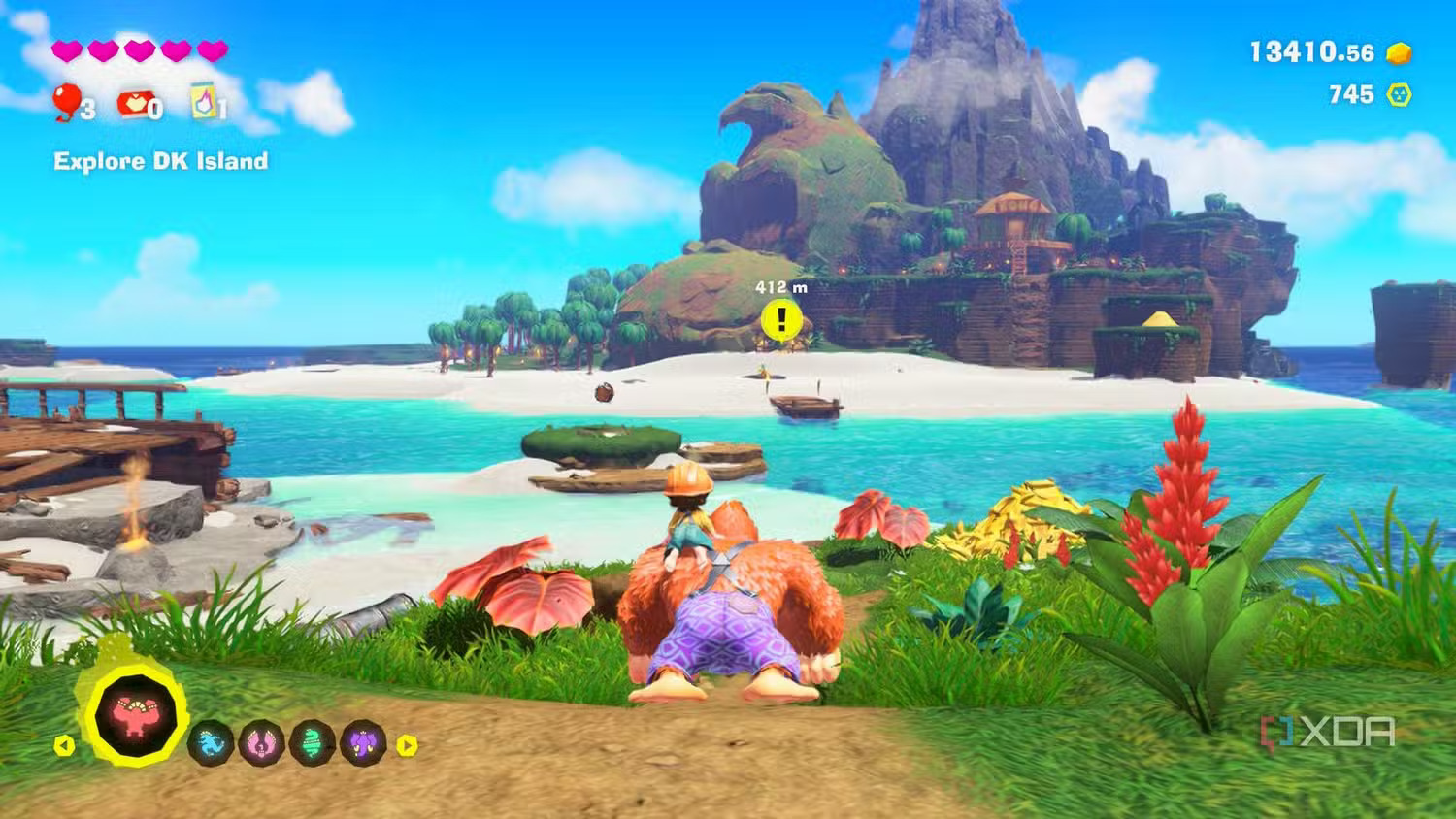Viewport: 1456px width, 819px height.
Task: Click the left yellow transformation arrow
Action: (64, 745)
